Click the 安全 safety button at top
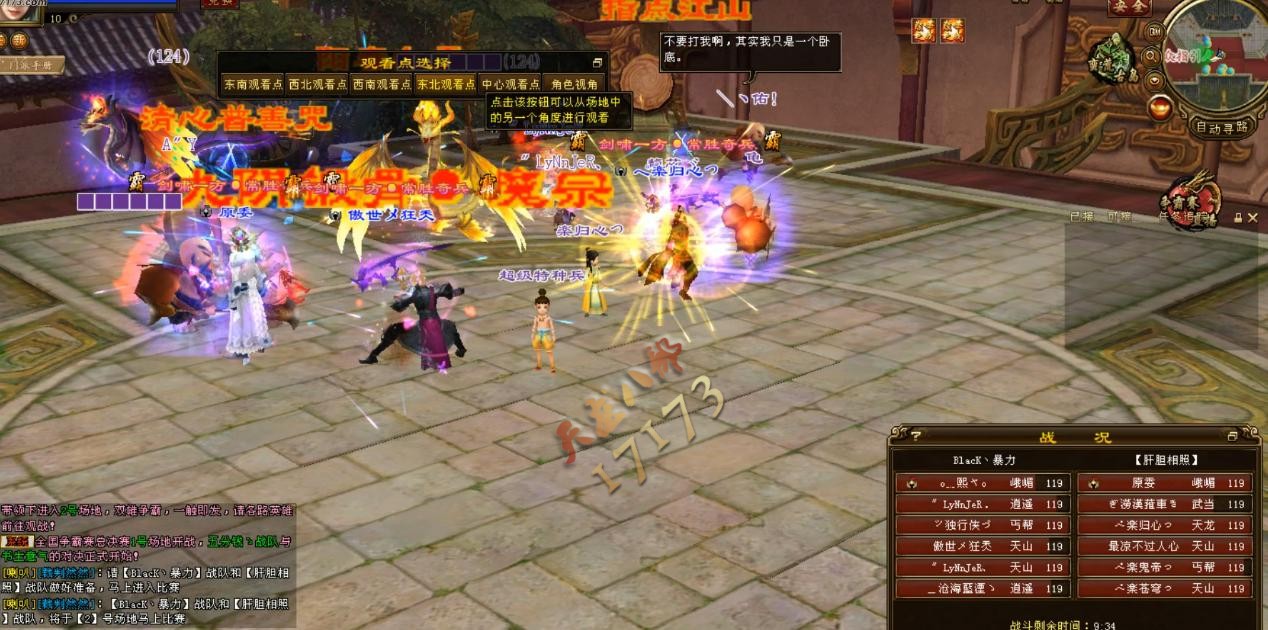 click(1129, 8)
